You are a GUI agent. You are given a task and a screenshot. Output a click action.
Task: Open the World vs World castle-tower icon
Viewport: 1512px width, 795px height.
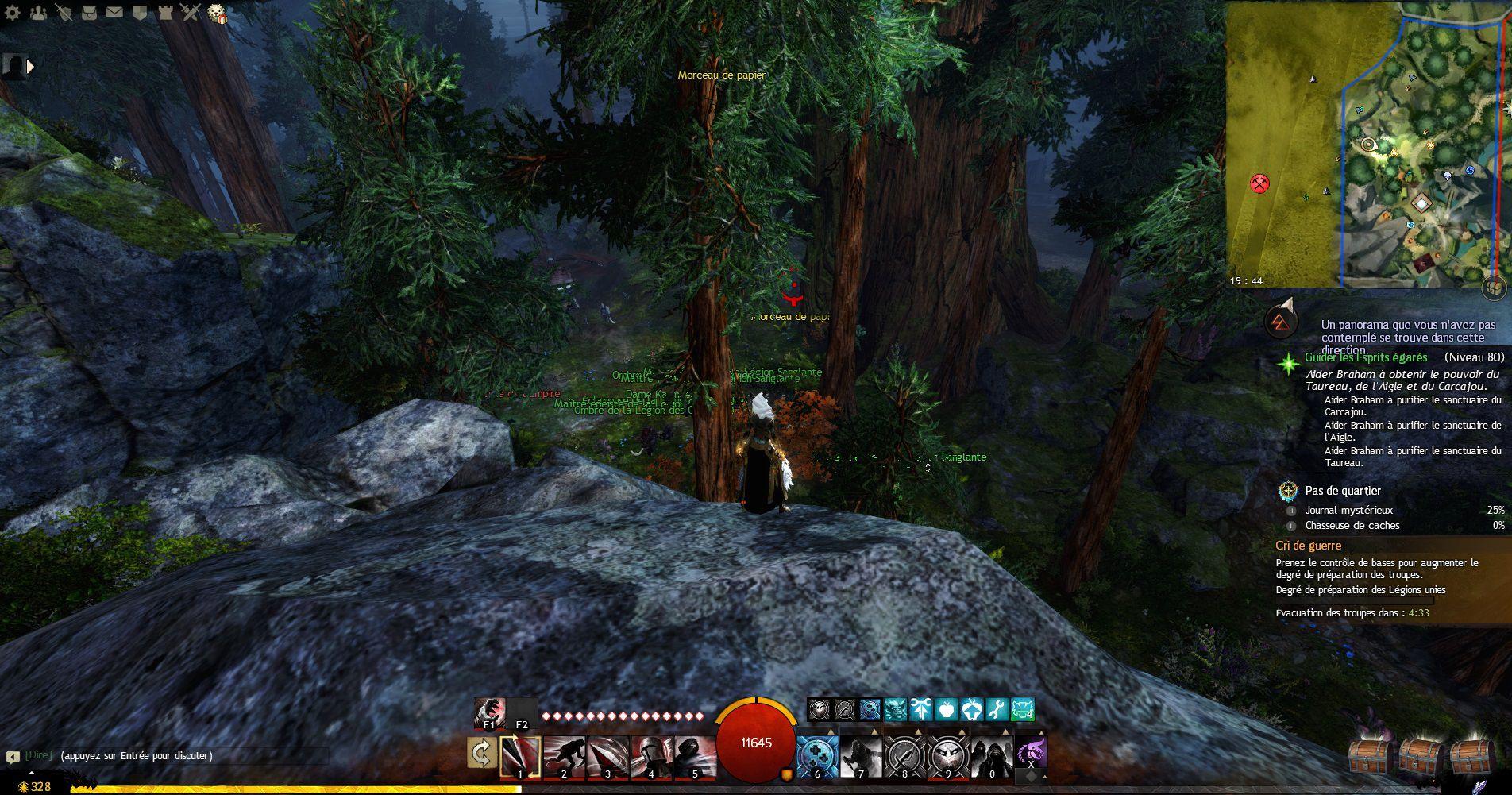tap(164, 12)
